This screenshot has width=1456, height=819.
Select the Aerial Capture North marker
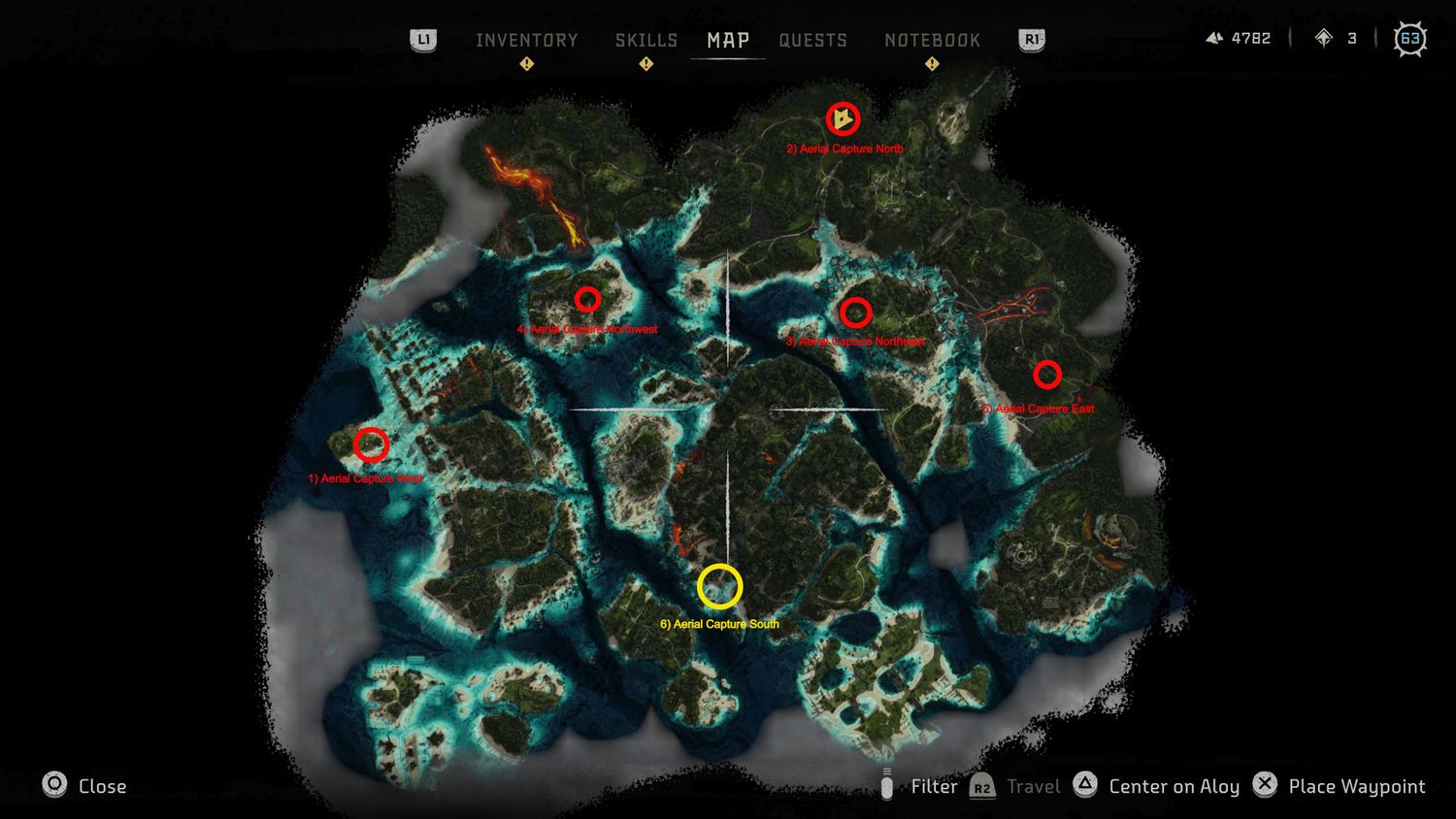pyautogui.click(x=843, y=118)
